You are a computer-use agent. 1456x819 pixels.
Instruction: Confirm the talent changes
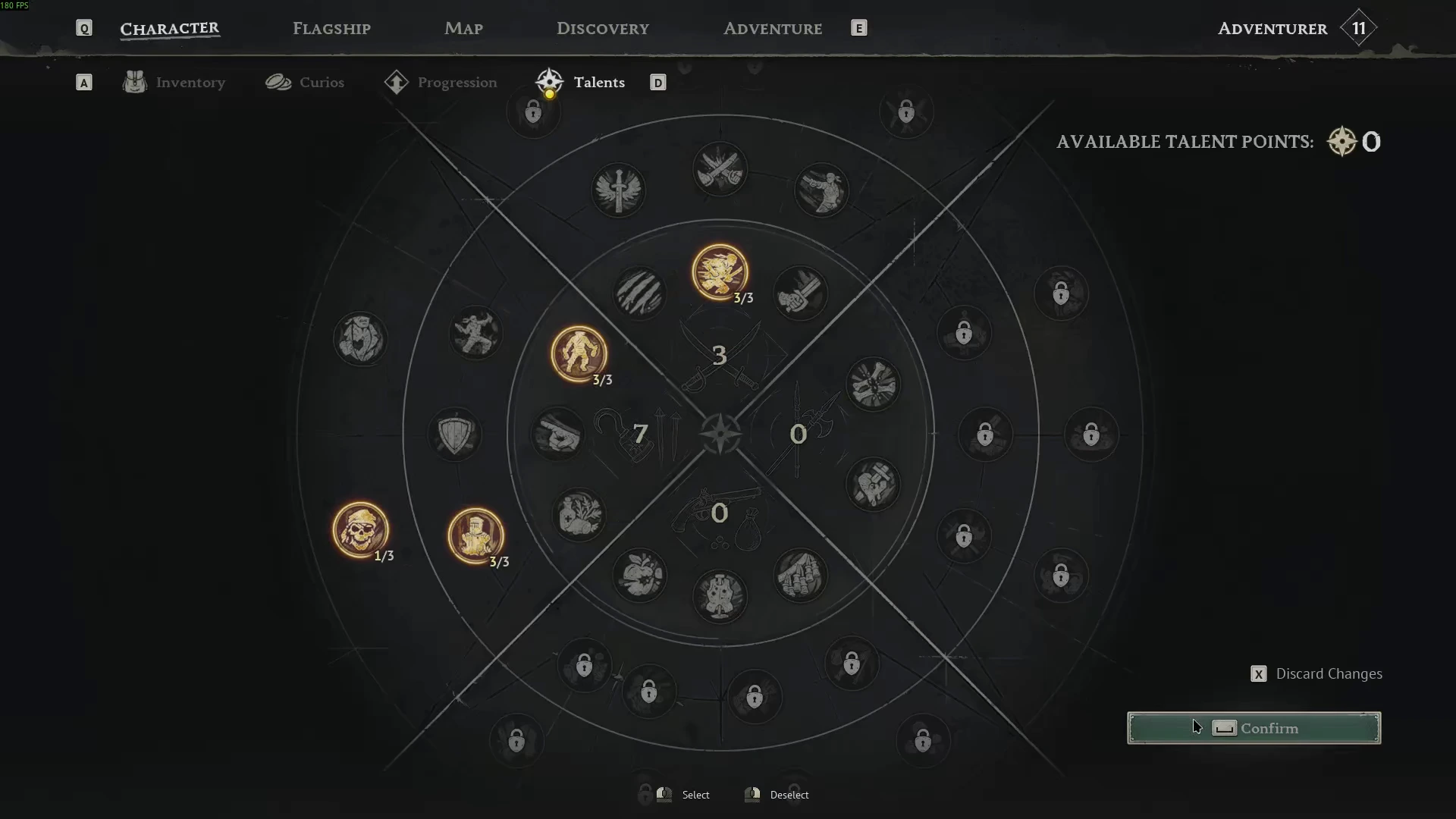(1254, 728)
